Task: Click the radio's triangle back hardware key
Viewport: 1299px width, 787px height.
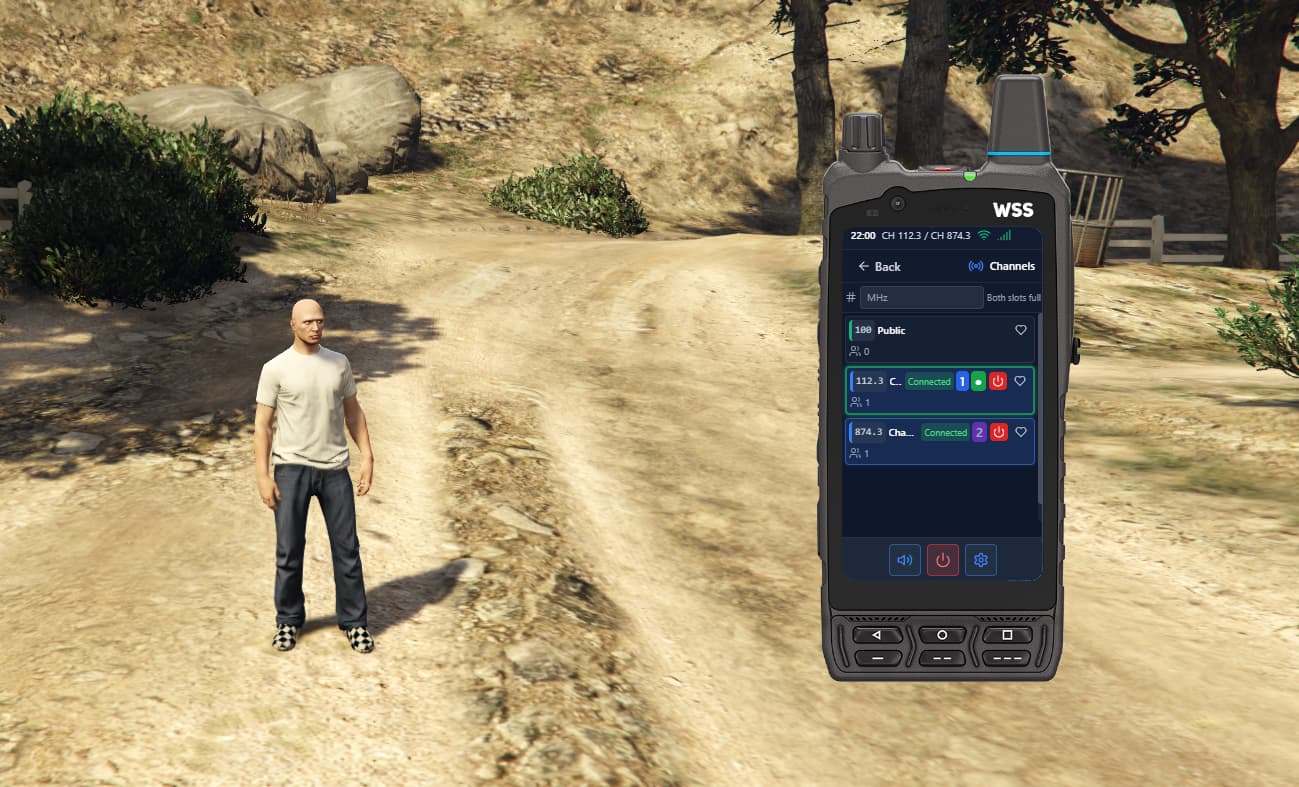Action: (877, 635)
